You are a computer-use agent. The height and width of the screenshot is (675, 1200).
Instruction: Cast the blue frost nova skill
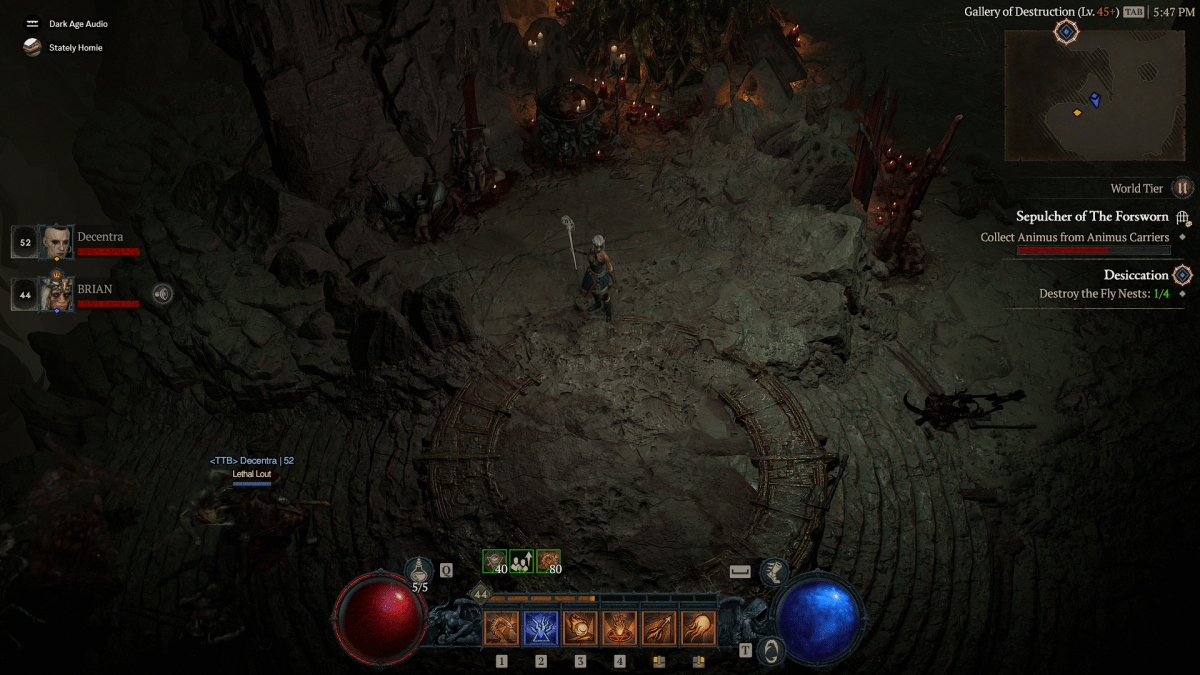[541, 628]
